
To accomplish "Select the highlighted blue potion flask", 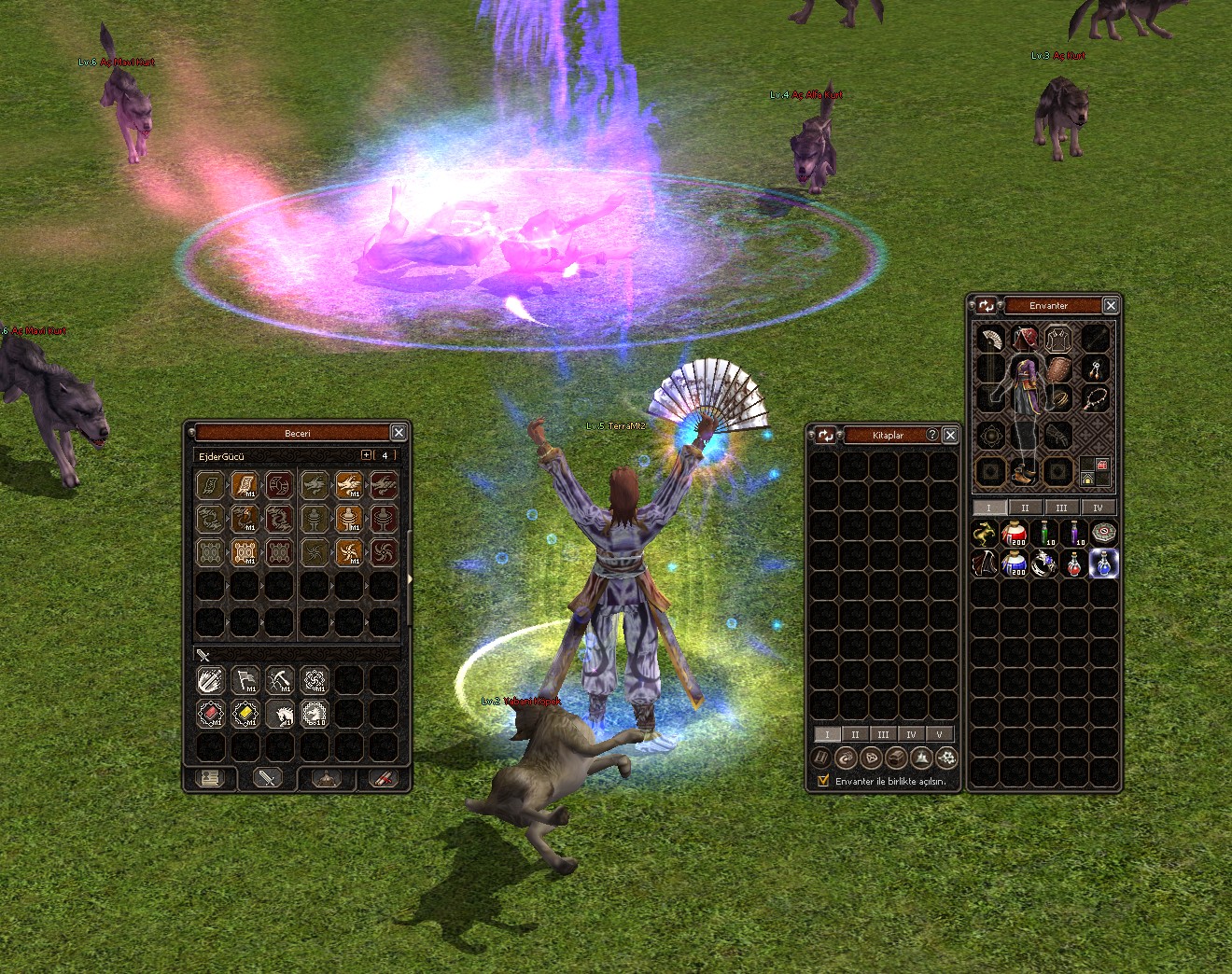I will [x=1104, y=564].
